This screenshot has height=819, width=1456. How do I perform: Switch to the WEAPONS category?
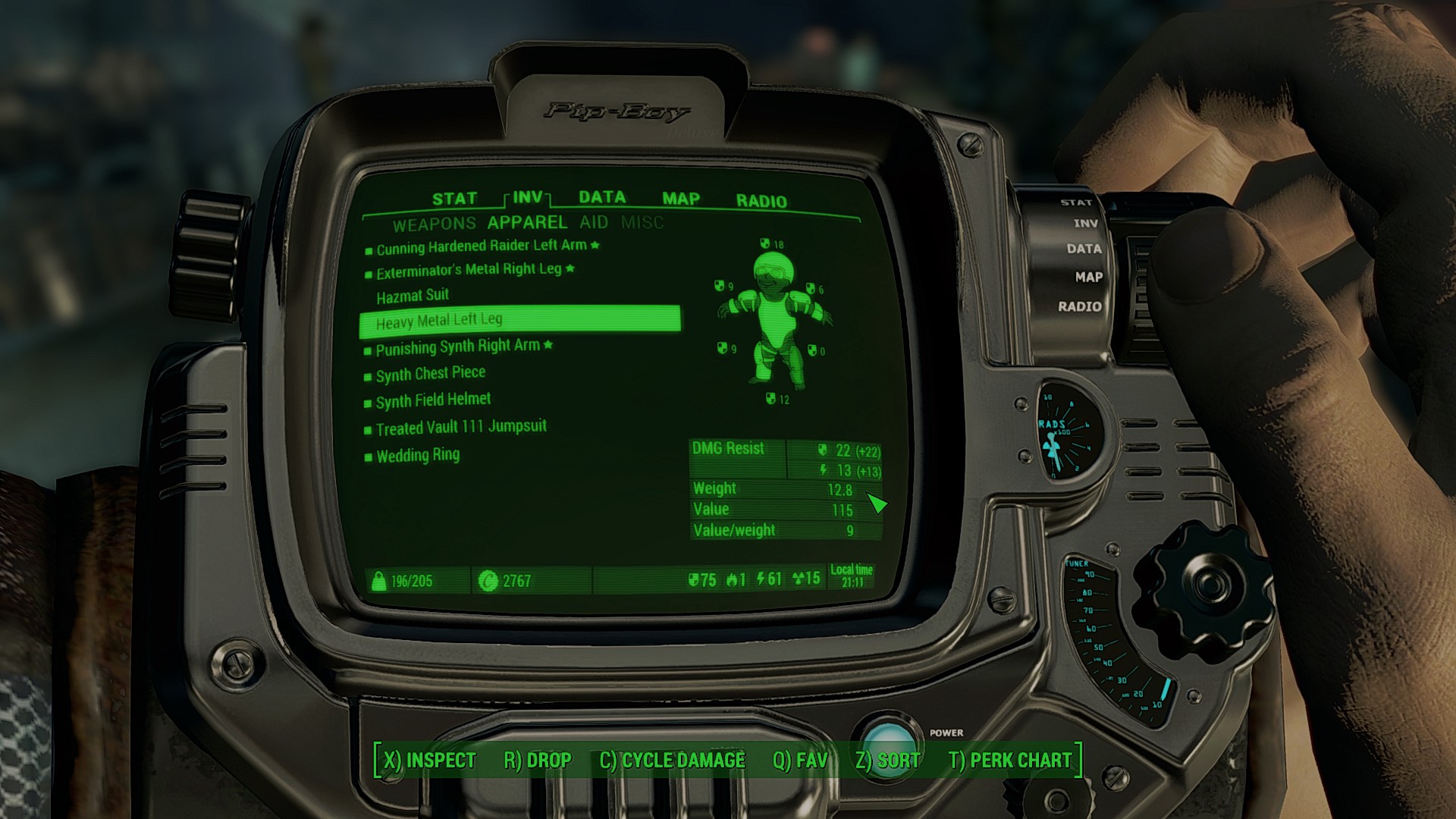pyautogui.click(x=434, y=224)
